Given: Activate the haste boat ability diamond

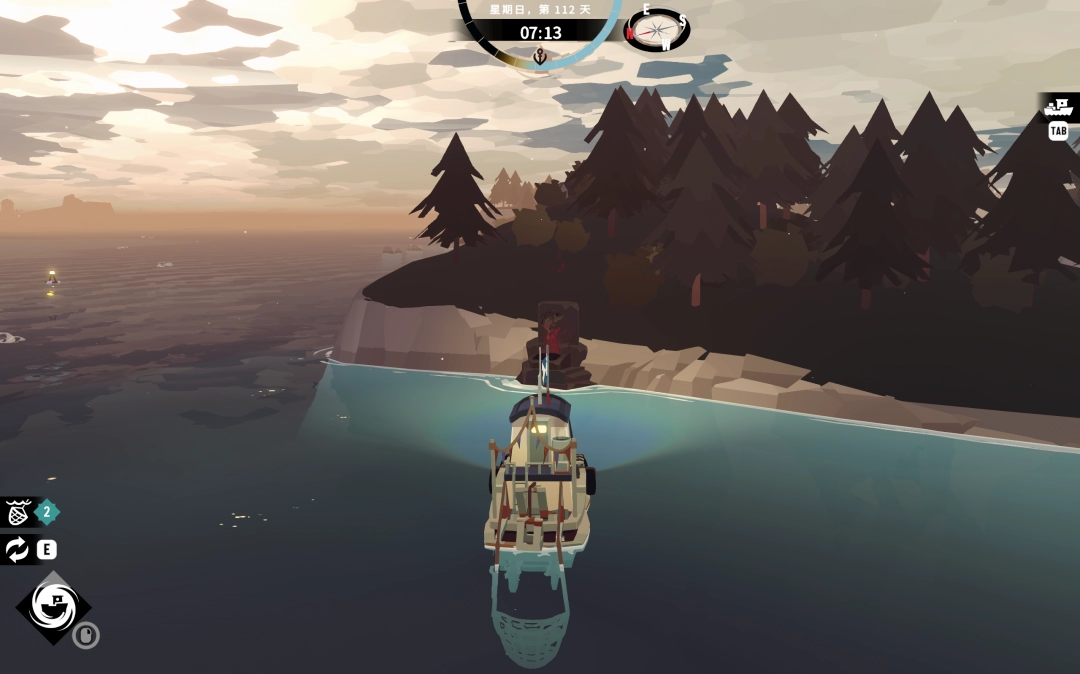Looking at the screenshot, I should (x=52, y=606).
